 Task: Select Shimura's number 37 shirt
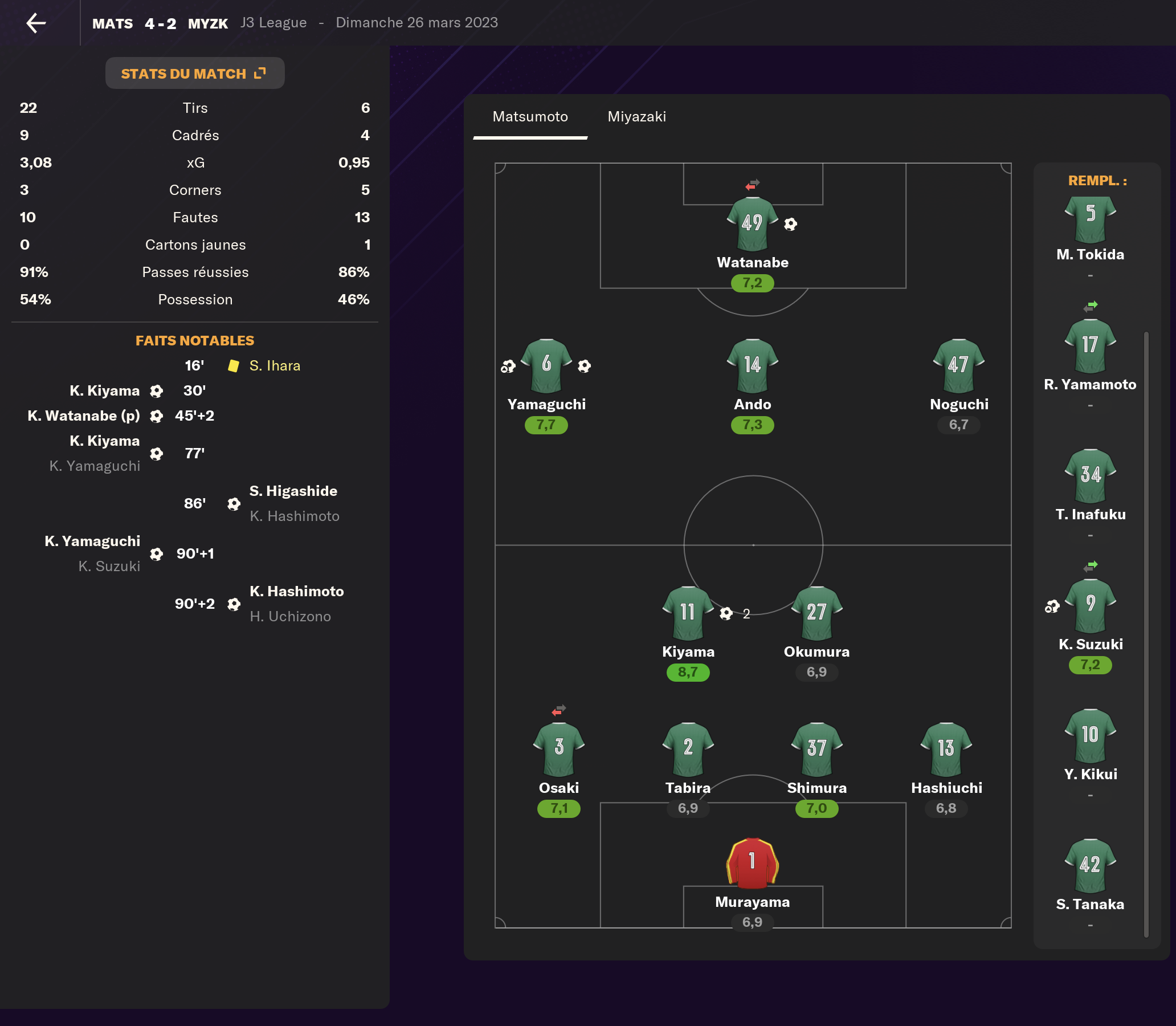(x=816, y=748)
